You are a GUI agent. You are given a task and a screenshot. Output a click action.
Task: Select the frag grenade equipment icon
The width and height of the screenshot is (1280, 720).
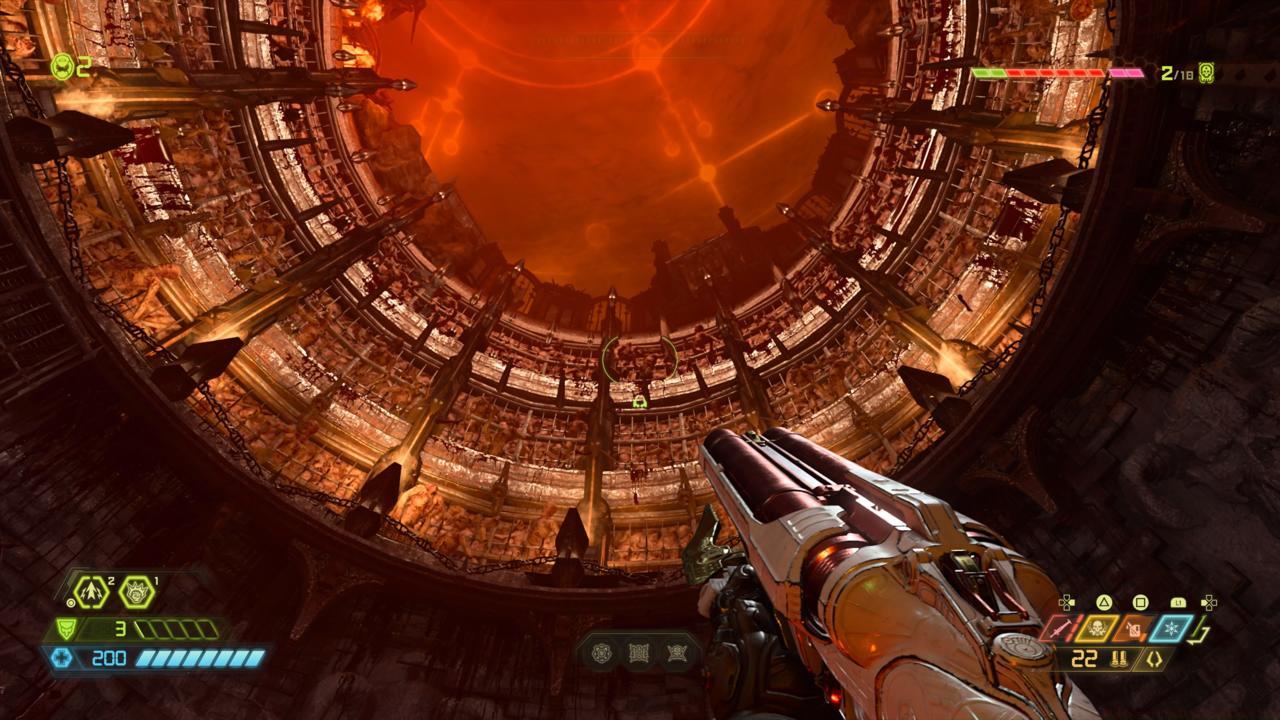(x=93, y=592)
